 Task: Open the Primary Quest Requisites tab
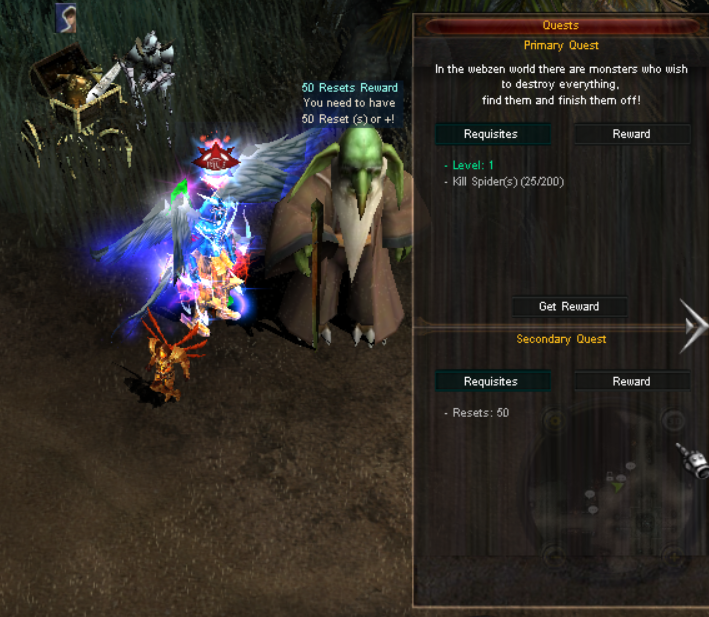[491, 134]
